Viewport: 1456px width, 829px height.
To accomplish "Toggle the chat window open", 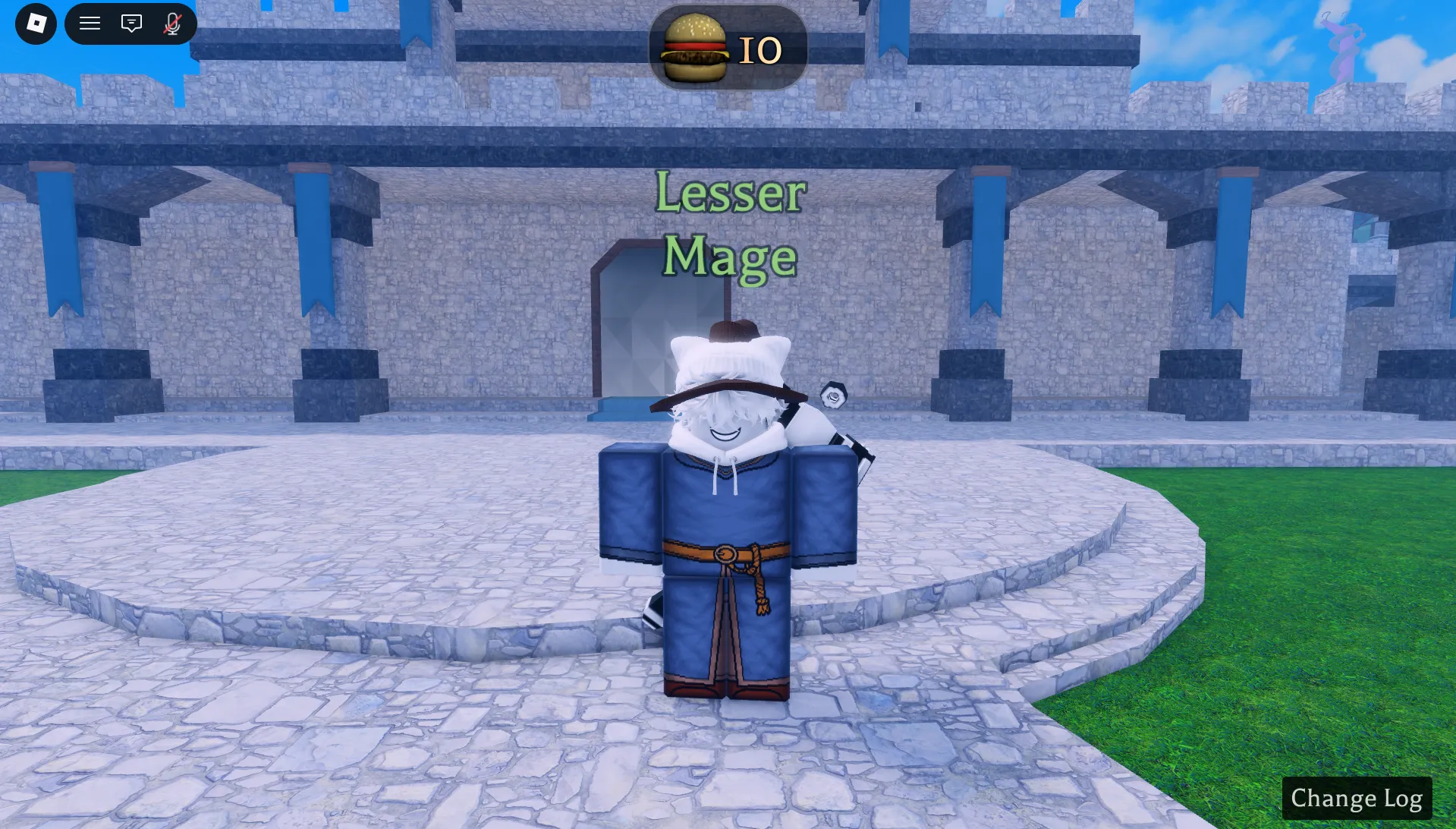I will tap(131, 24).
